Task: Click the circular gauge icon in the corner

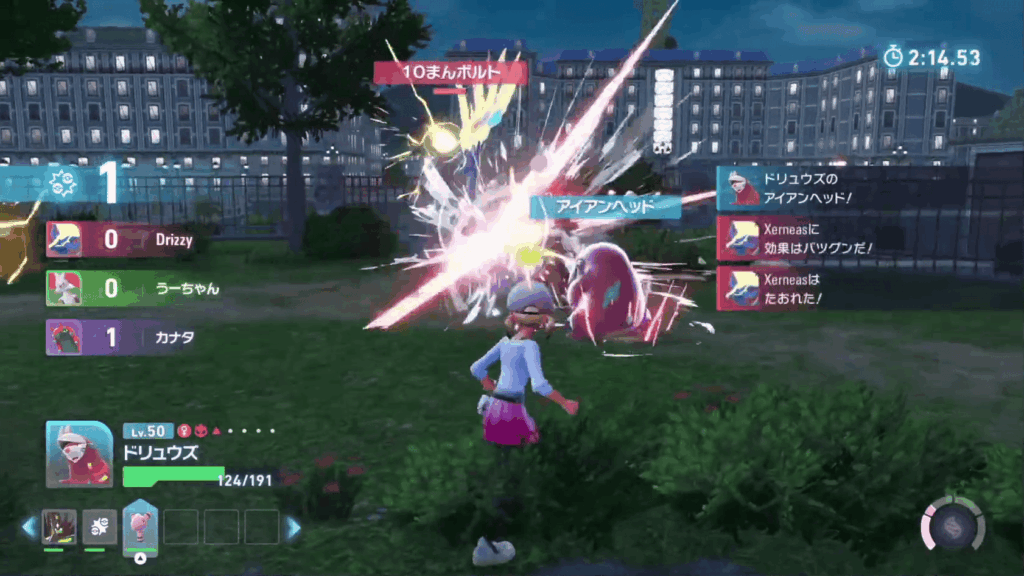Action: pyautogui.click(x=952, y=524)
